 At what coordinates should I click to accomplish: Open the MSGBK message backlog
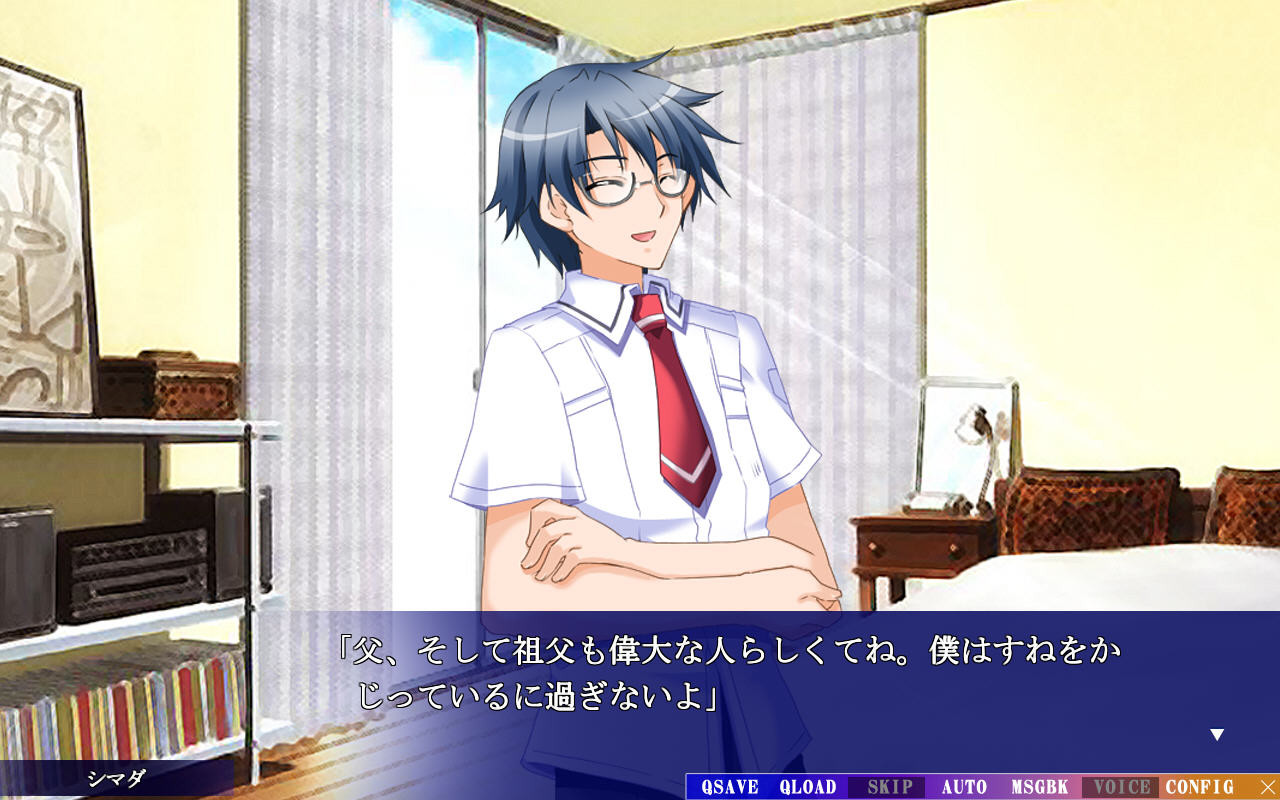(x=1040, y=787)
